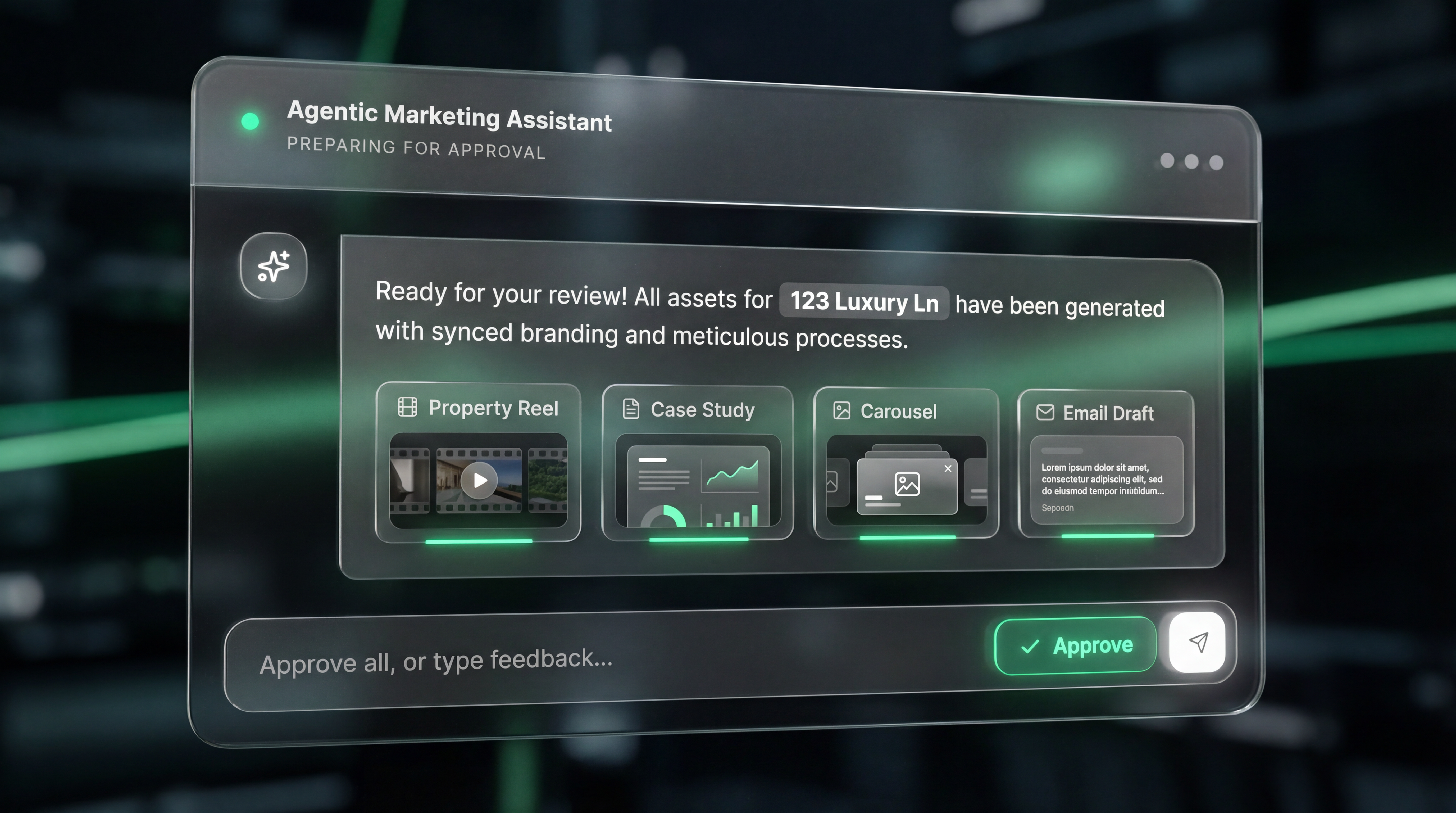Screen dimensions: 1456x813
Task: Send feedback with the paper plane button
Action: (1197, 642)
